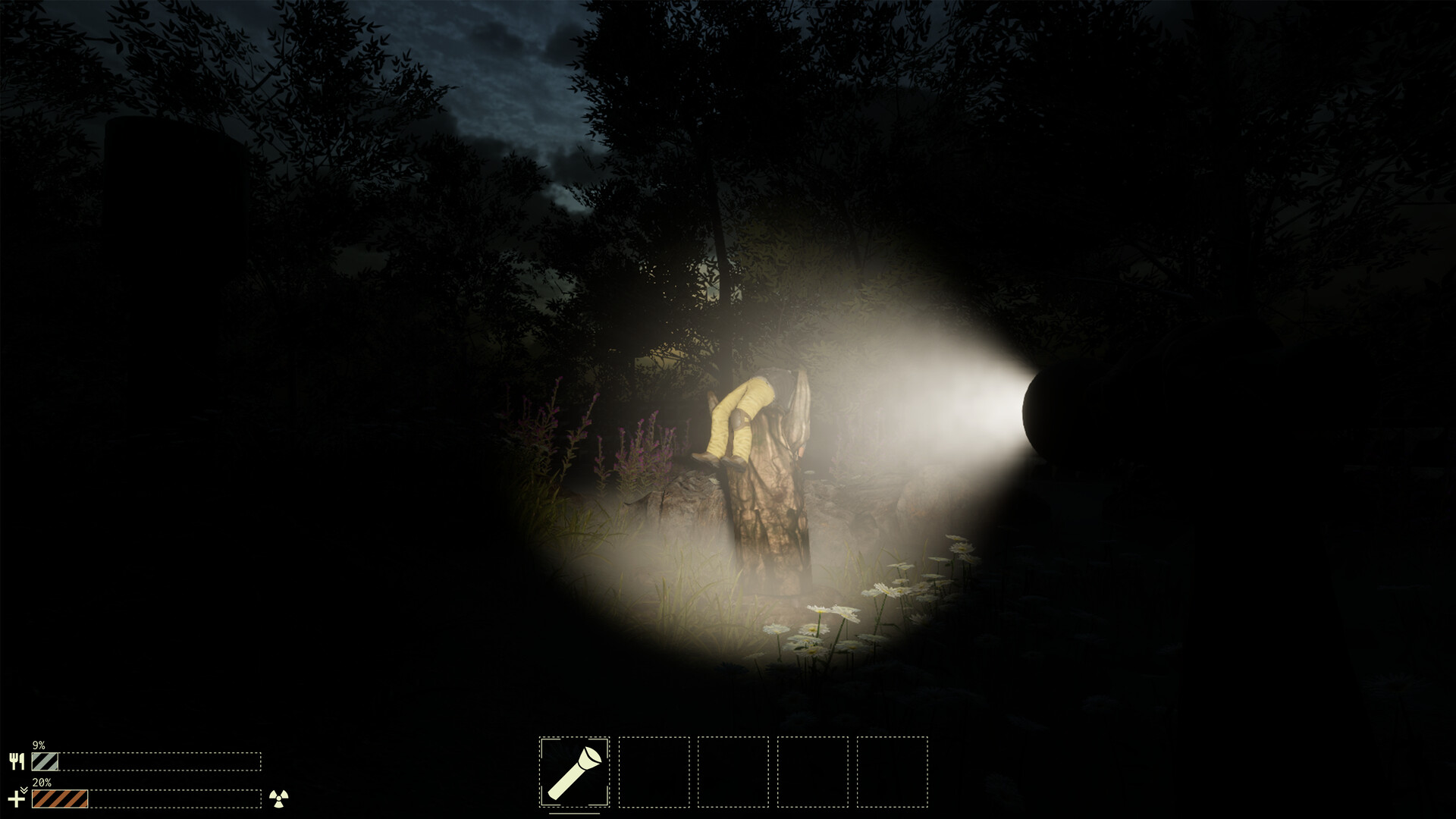Viewport: 1456px width, 819px height.
Task: Click the 20% health percentage label
Action: coord(42,783)
